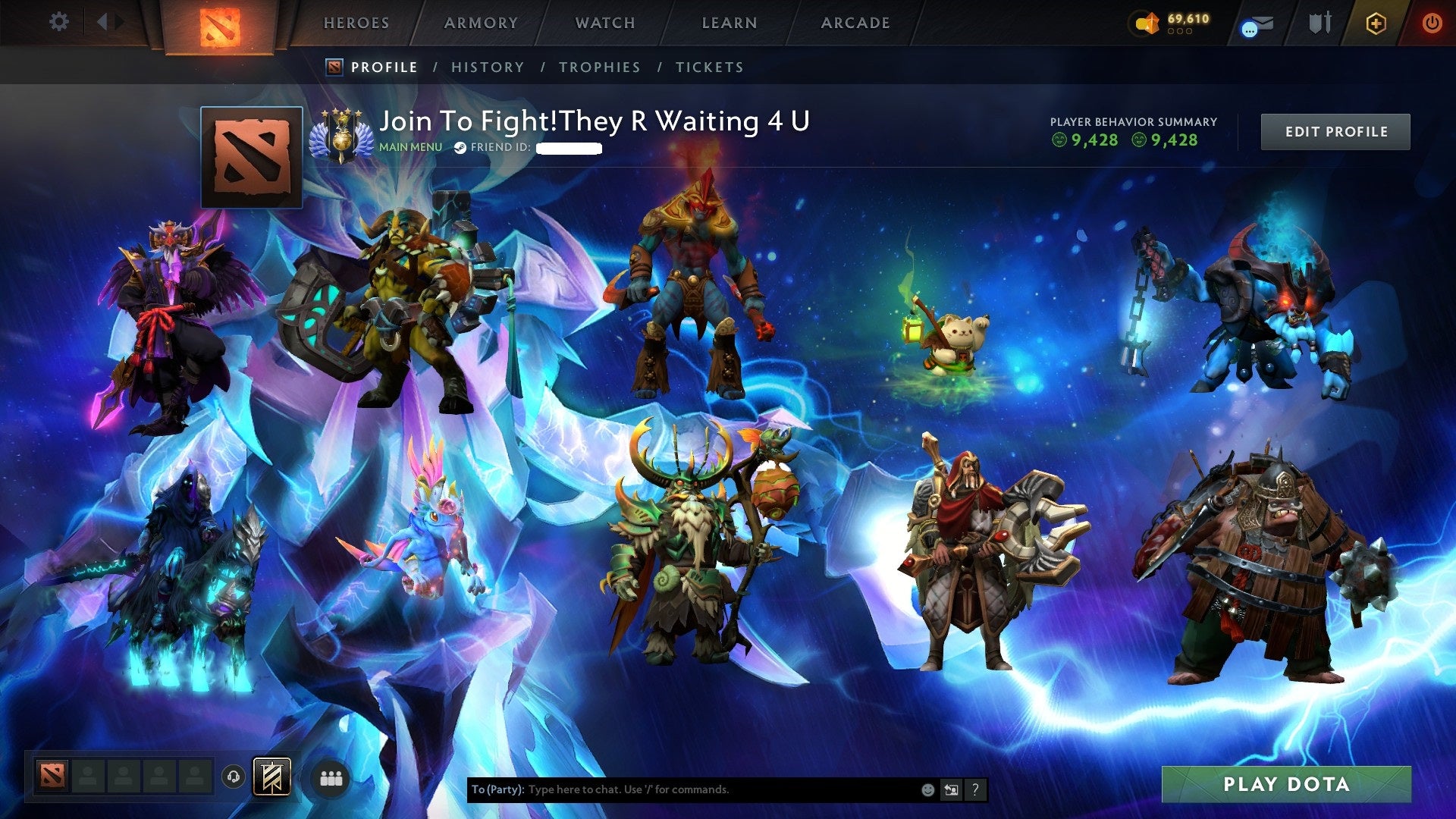Screen dimensions: 1456x819
Task: Click the EDIT PROFILE button
Action: 1335,130
